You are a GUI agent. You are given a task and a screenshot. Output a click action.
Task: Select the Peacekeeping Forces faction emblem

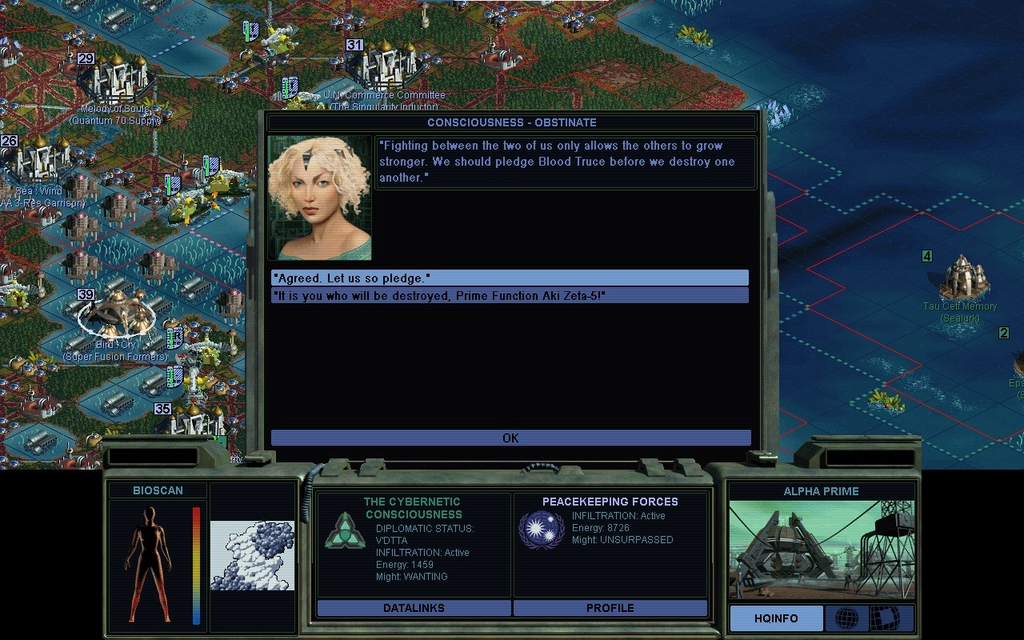(x=541, y=529)
